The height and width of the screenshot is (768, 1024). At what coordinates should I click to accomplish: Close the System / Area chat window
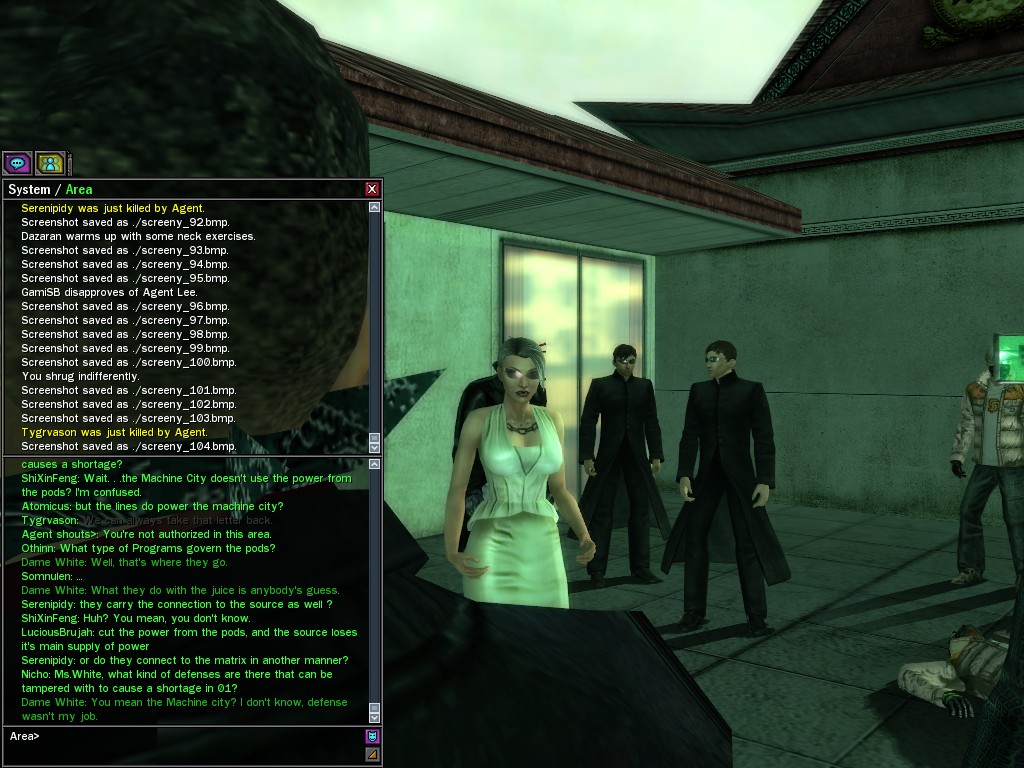click(x=372, y=189)
